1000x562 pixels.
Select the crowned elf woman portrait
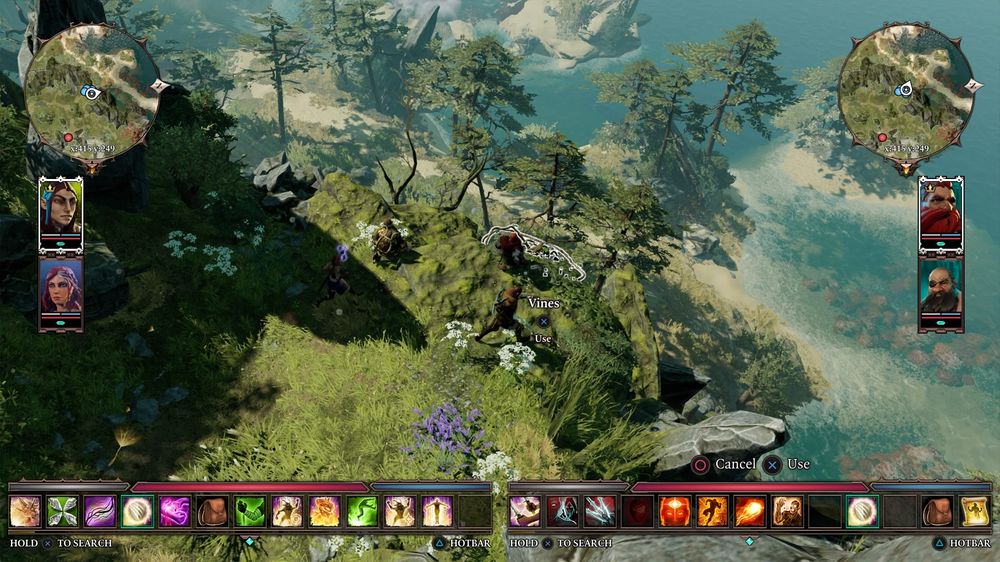[60, 210]
